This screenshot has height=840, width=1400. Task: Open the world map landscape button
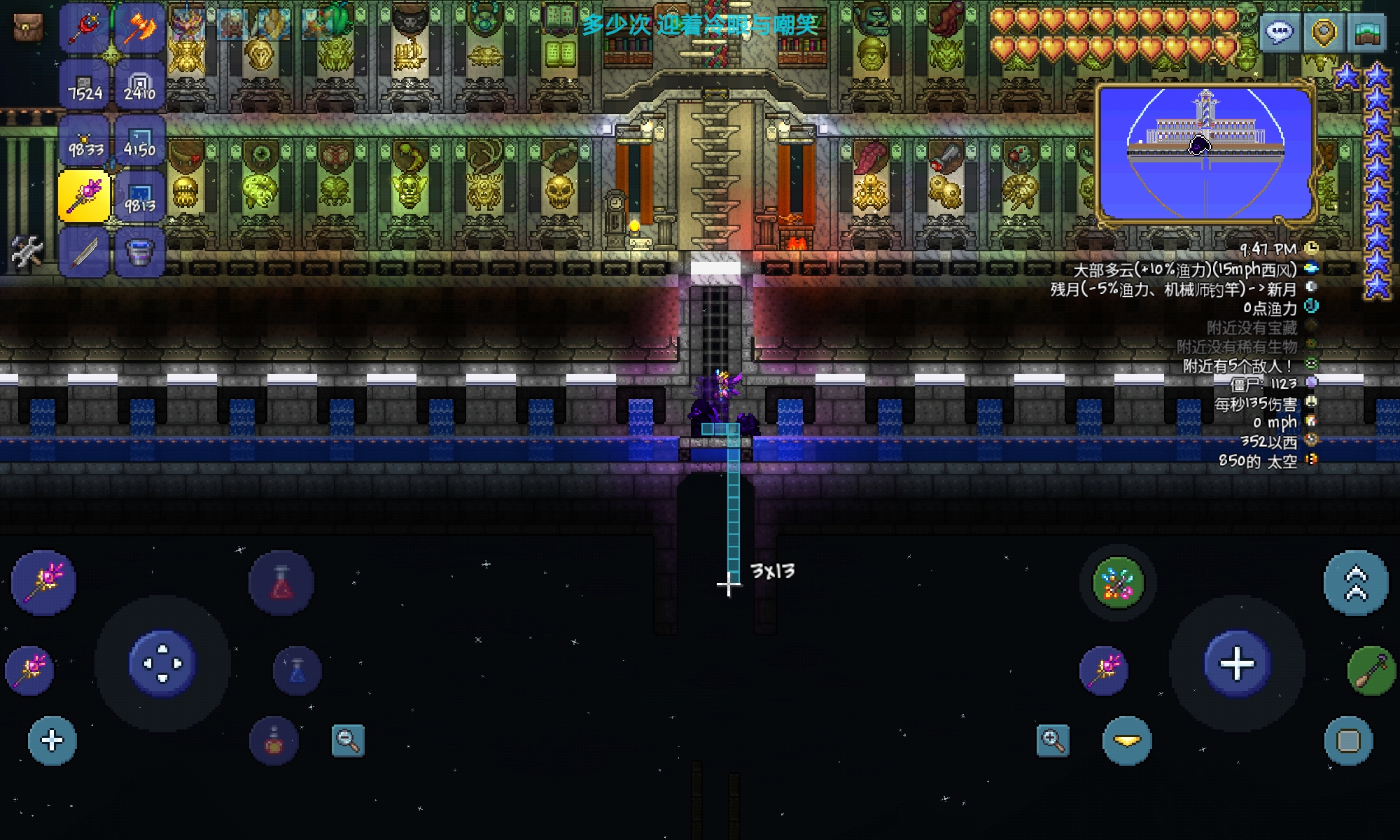pos(1367,32)
